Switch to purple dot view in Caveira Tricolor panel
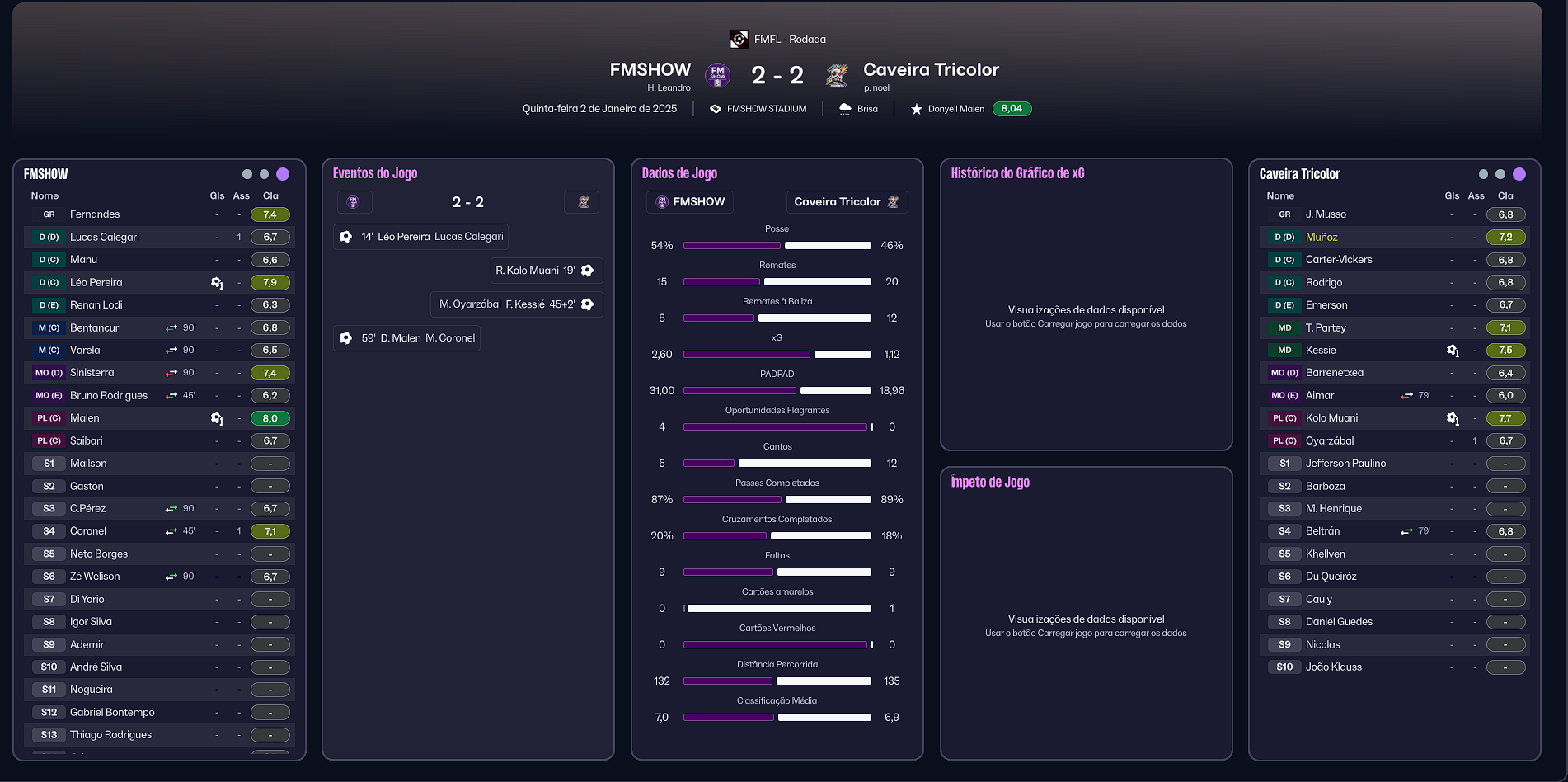 tap(1519, 174)
